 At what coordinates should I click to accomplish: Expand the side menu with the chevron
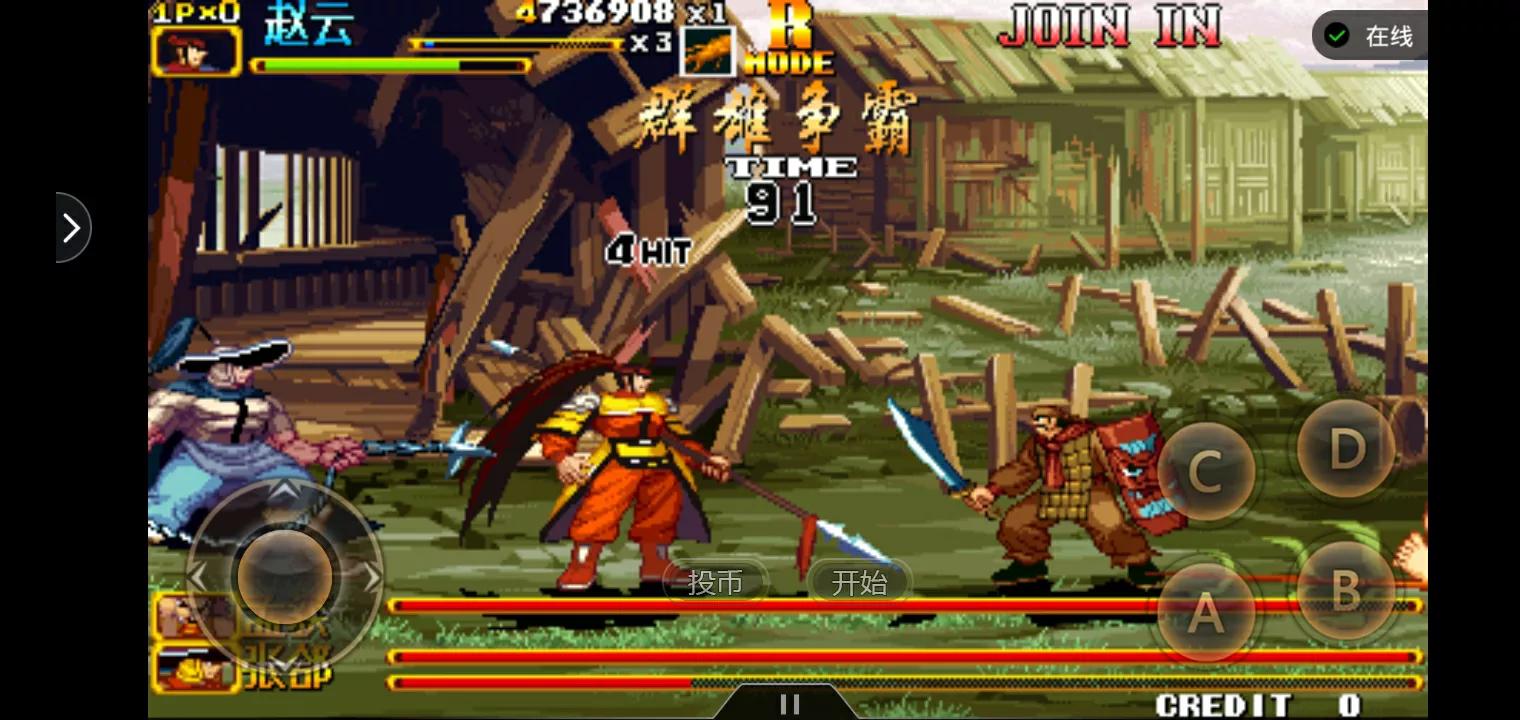point(71,227)
